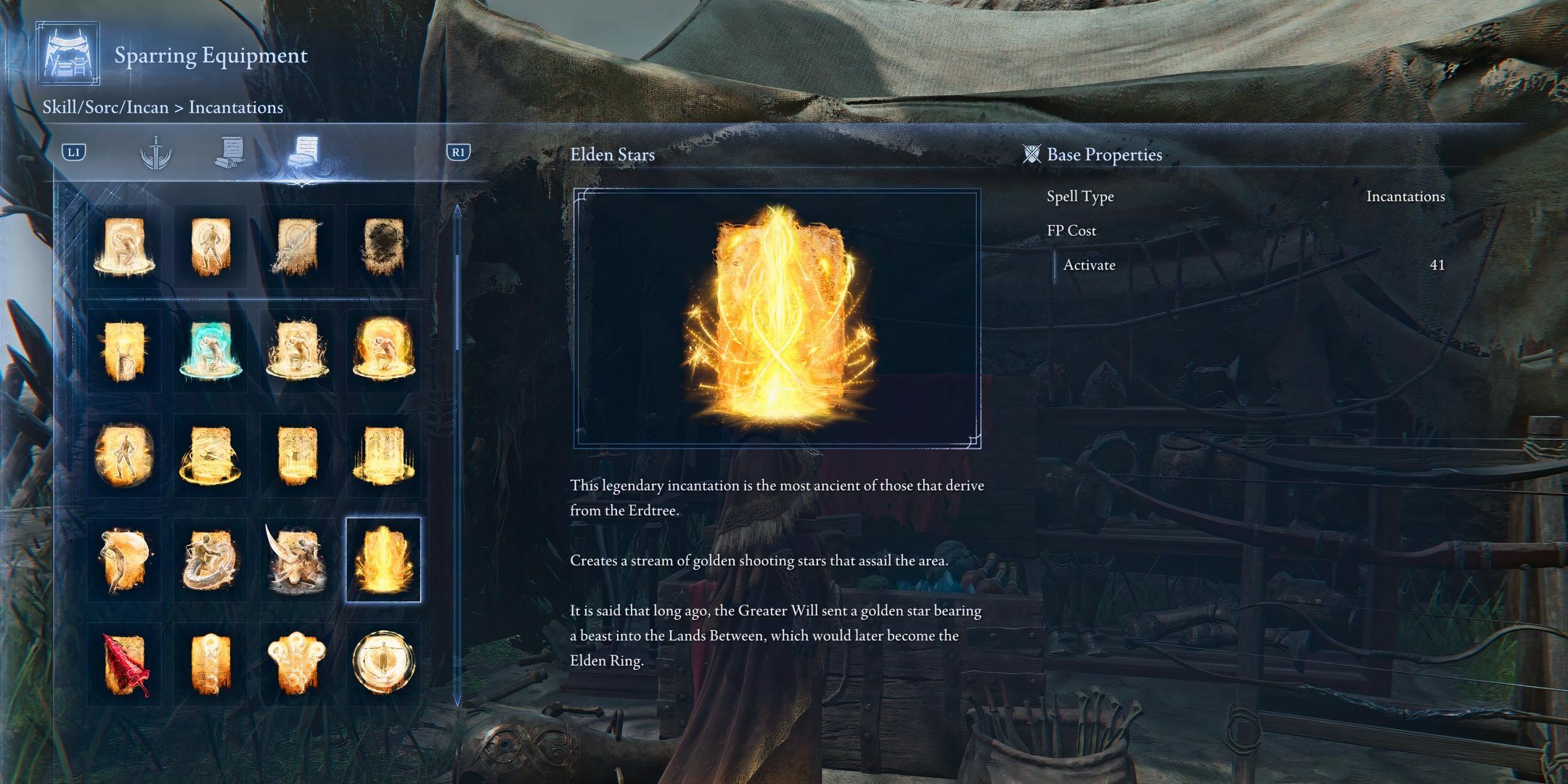The image size is (1568, 784).
Task: Click the large Elden Stars preview image
Action: coord(777,319)
